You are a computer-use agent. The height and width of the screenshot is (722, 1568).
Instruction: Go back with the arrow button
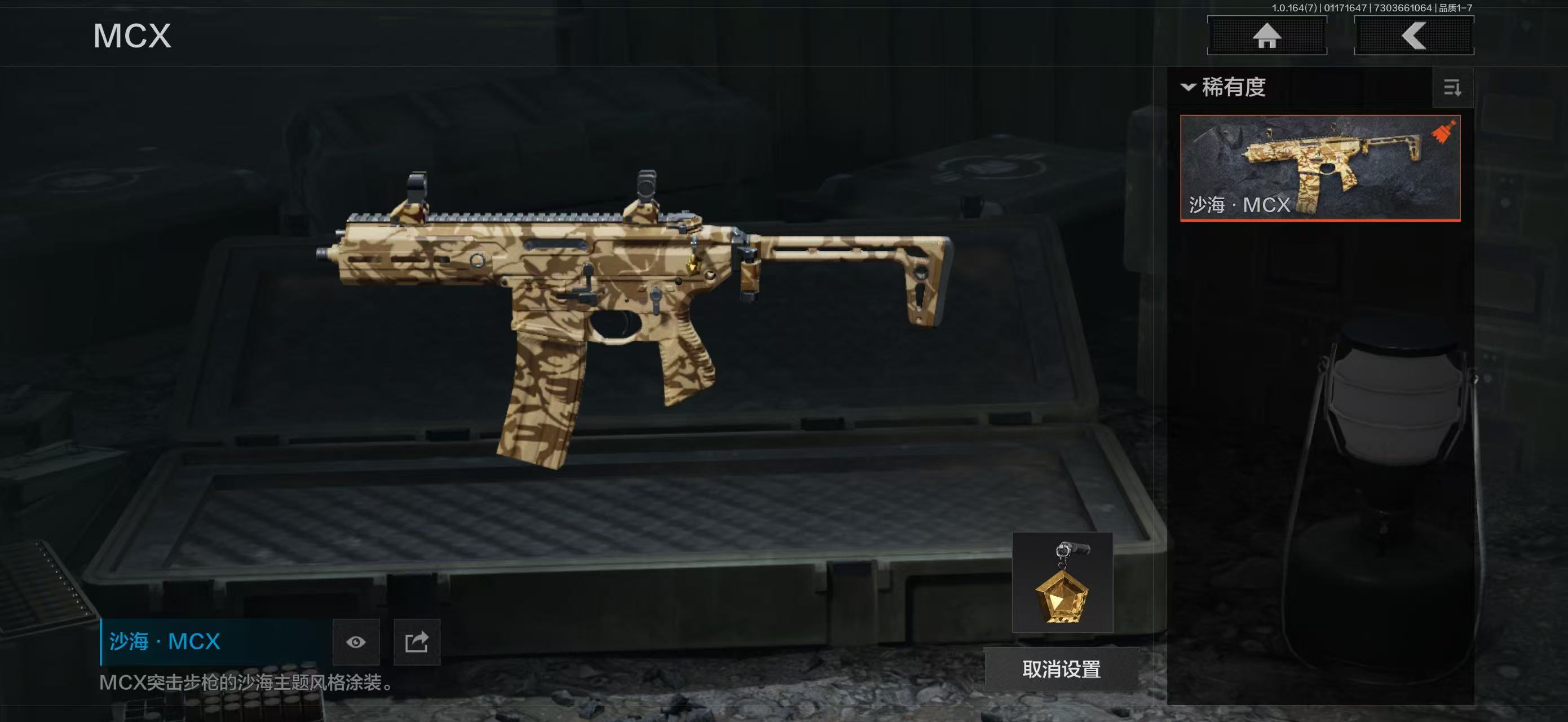coord(1414,36)
